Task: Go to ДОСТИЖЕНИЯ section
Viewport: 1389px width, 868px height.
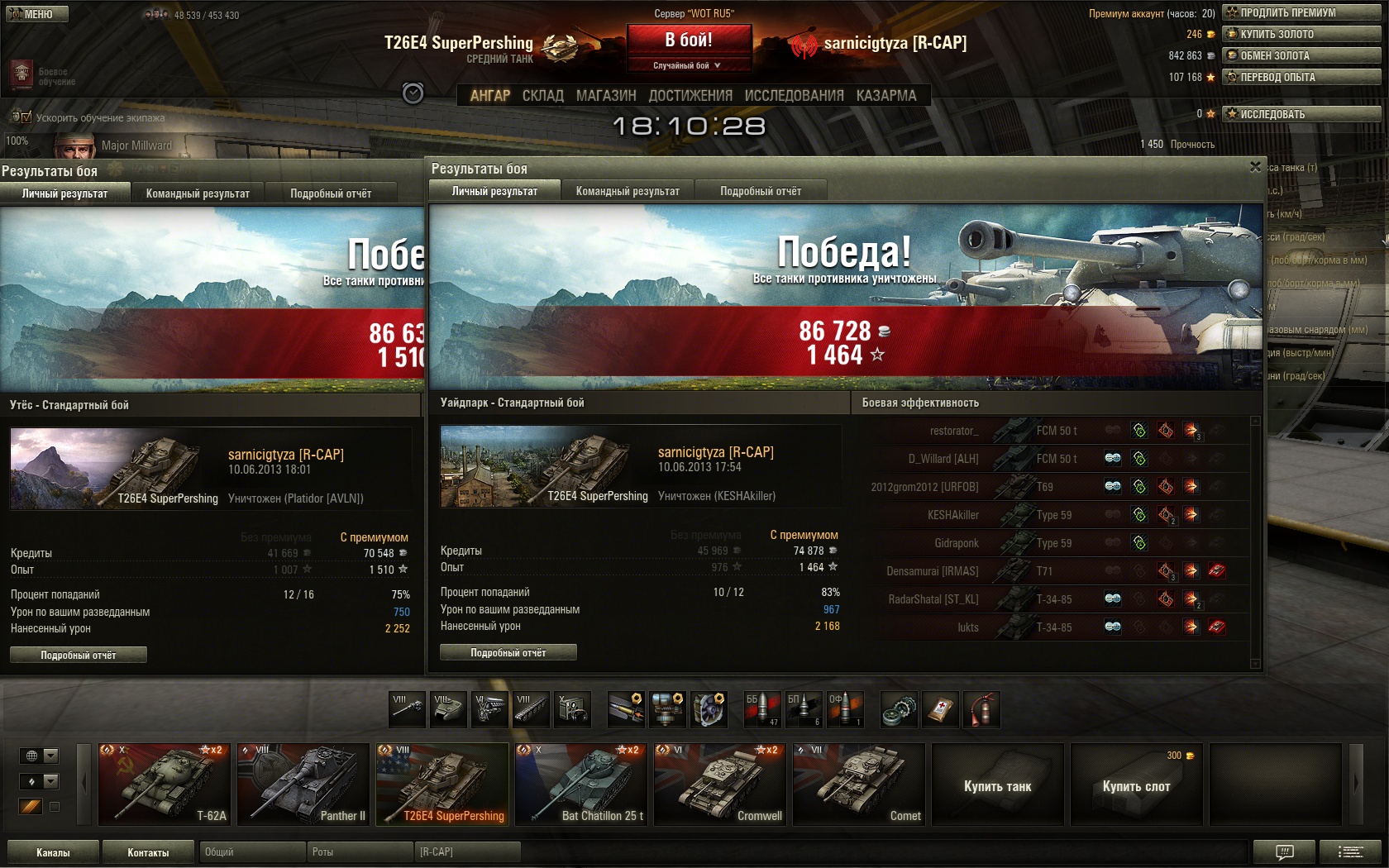Action: (x=690, y=96)
